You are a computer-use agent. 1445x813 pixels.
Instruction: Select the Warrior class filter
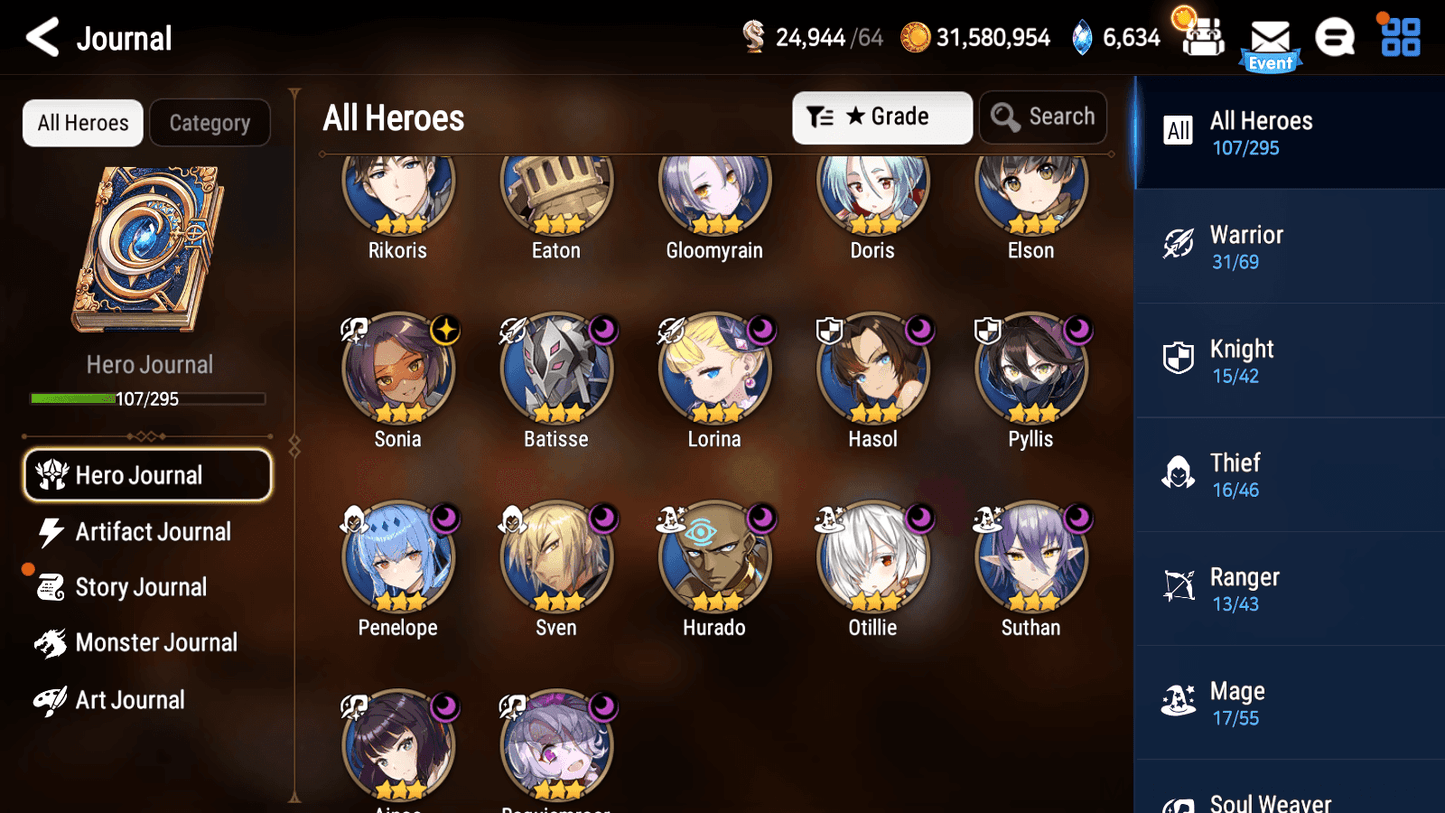(x=1289, y=246)
